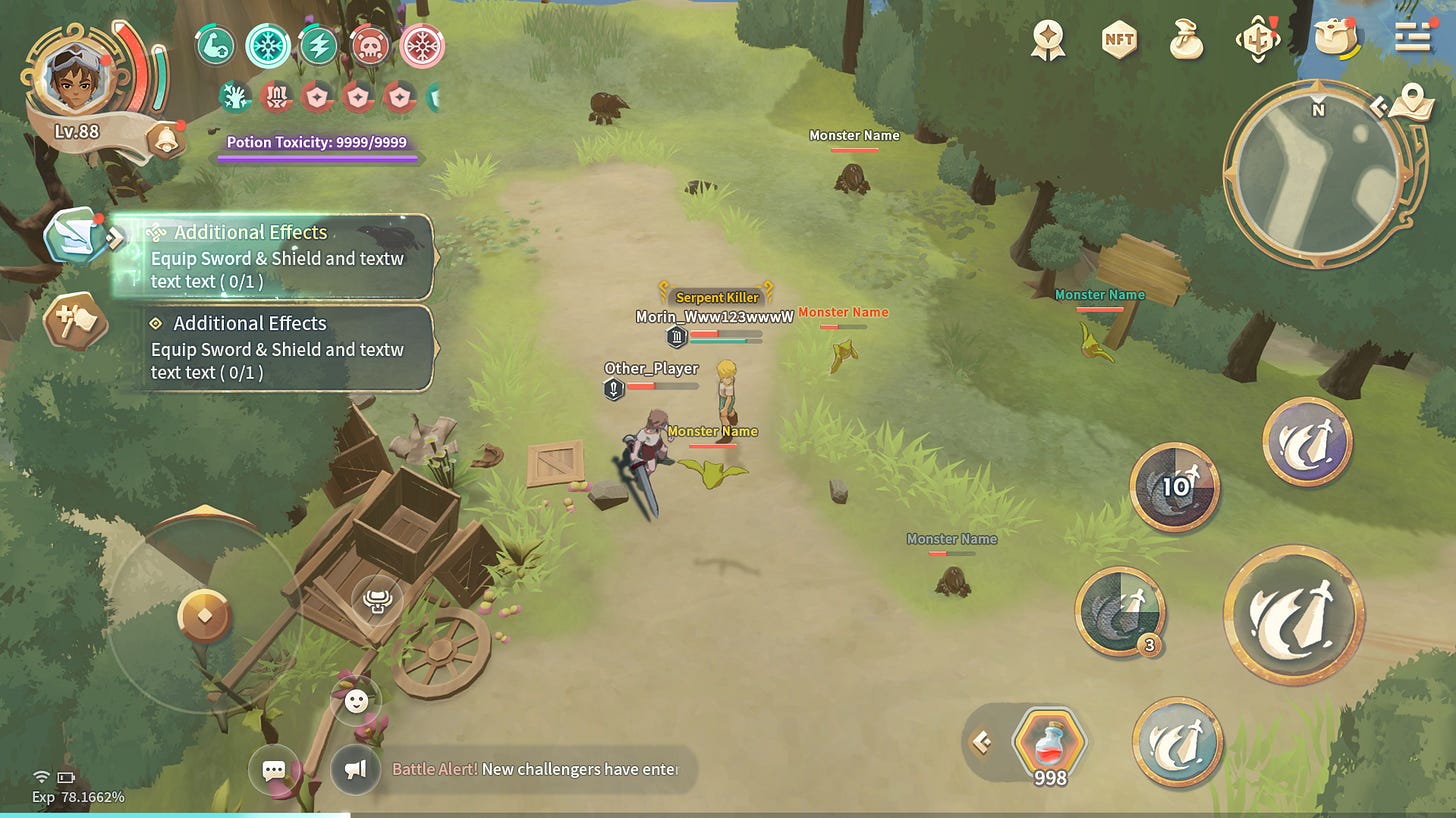Switch to the axe crafting tab icon
This screenshot has height=818, width=1456.
pos(76,322)
